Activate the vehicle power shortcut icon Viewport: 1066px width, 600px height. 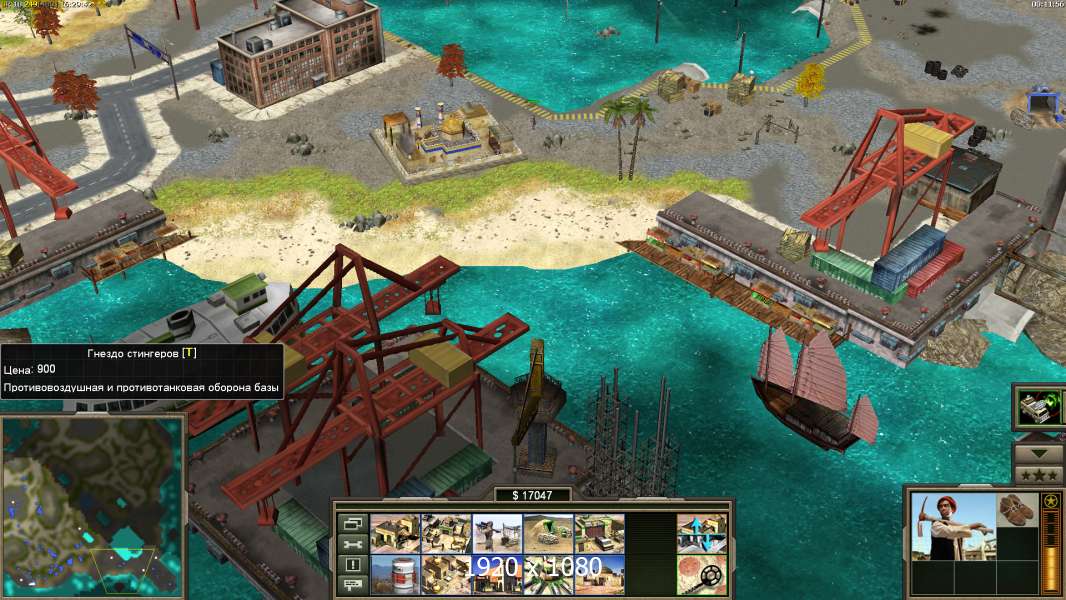click(x=1038, y=407)
